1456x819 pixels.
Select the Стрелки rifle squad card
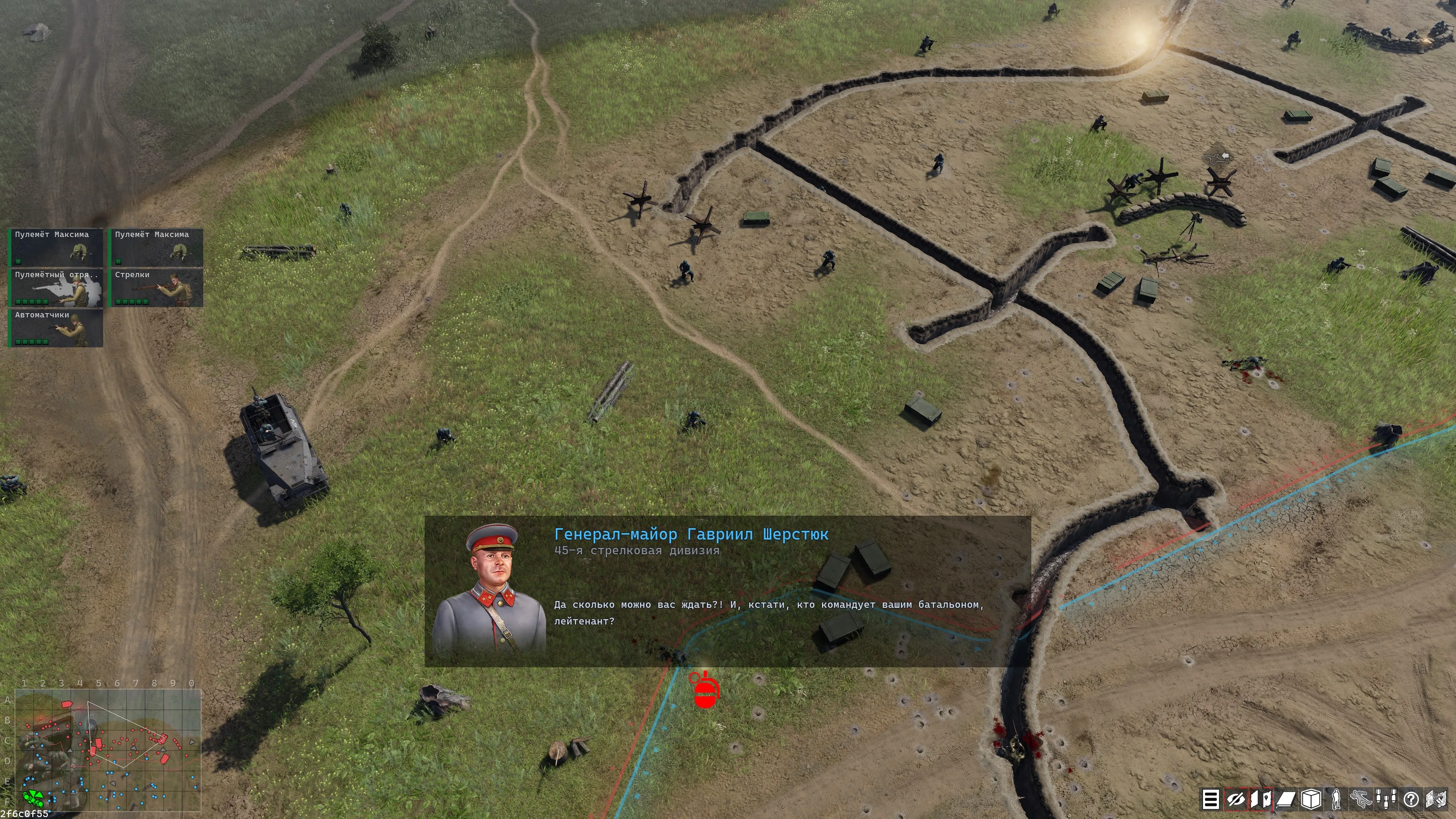coord(156,288)
